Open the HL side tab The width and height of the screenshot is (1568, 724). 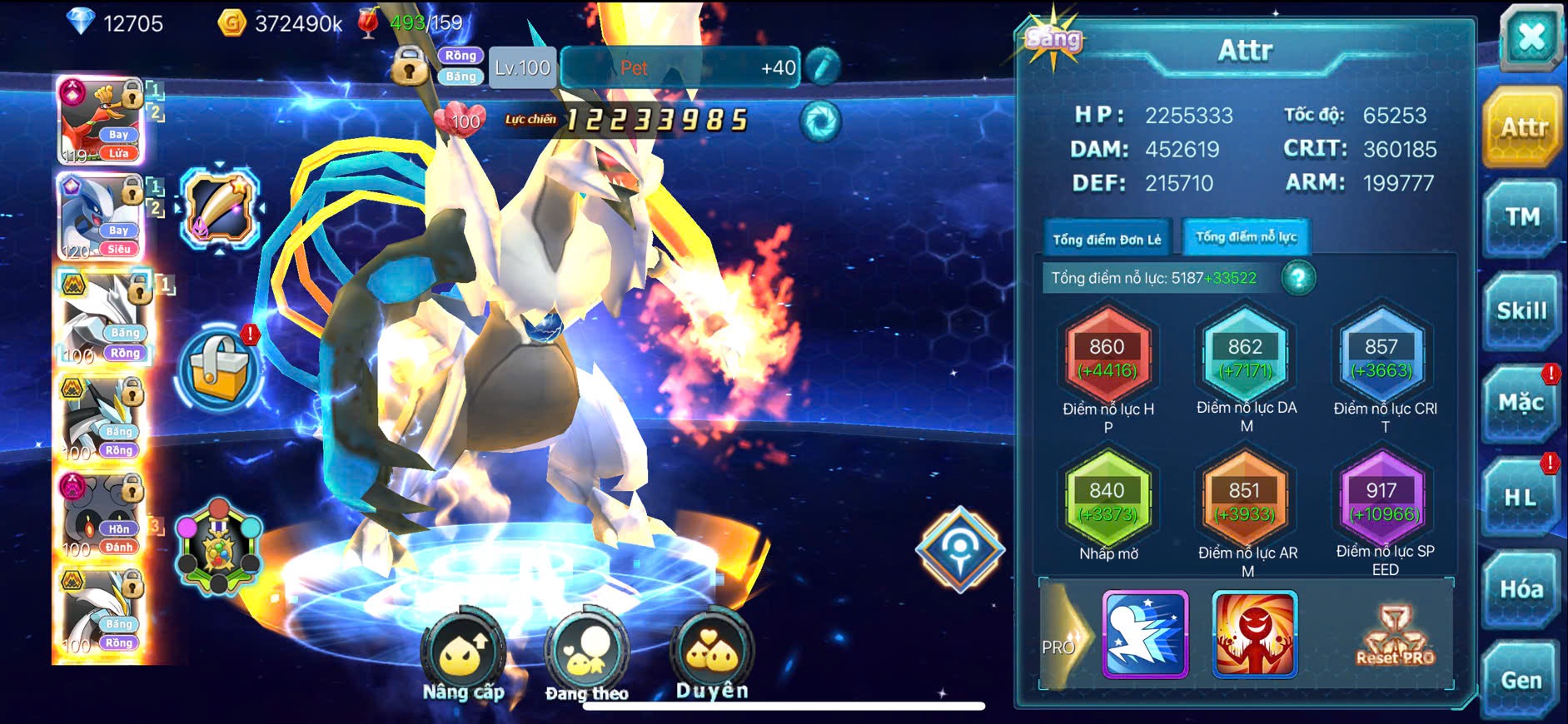click(1521, 498)
